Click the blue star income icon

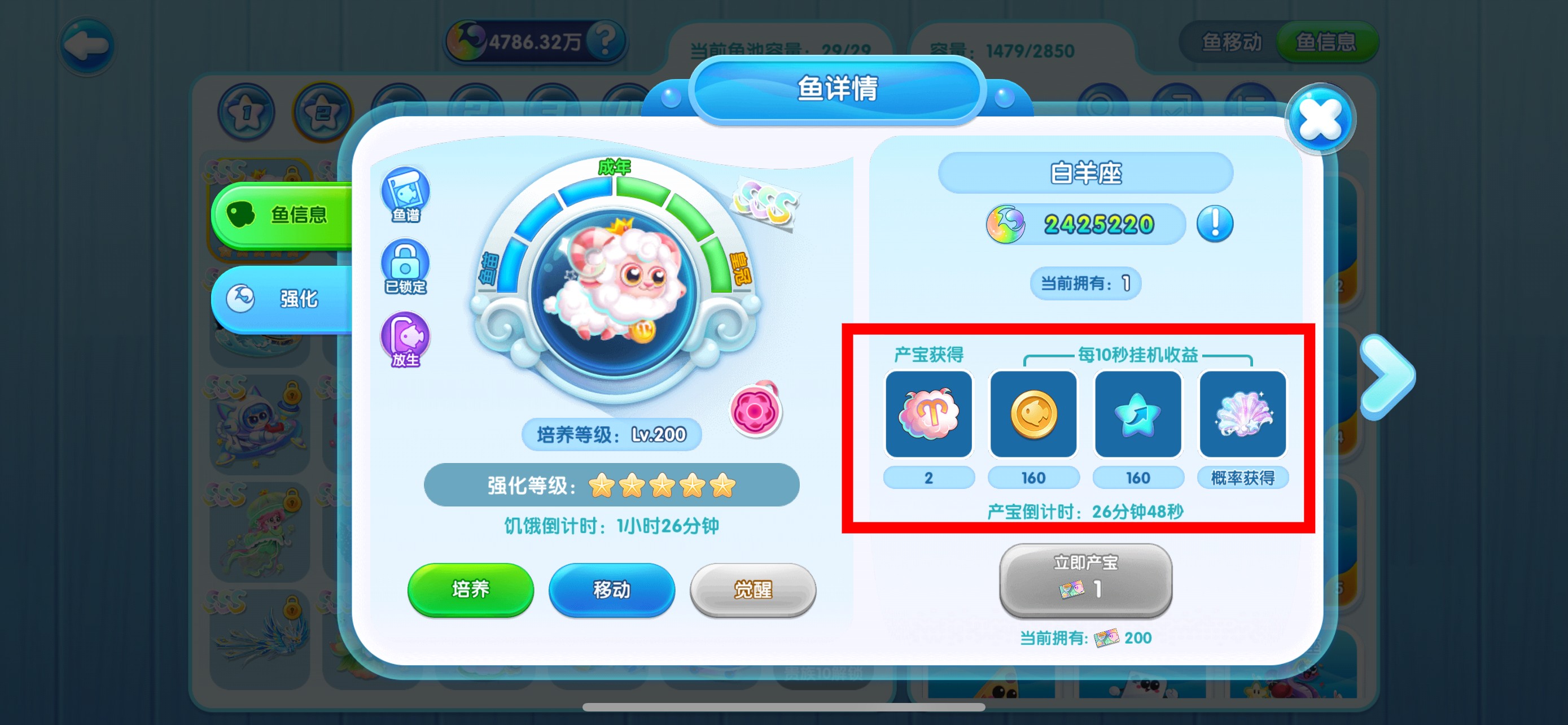pos(1138,414)
